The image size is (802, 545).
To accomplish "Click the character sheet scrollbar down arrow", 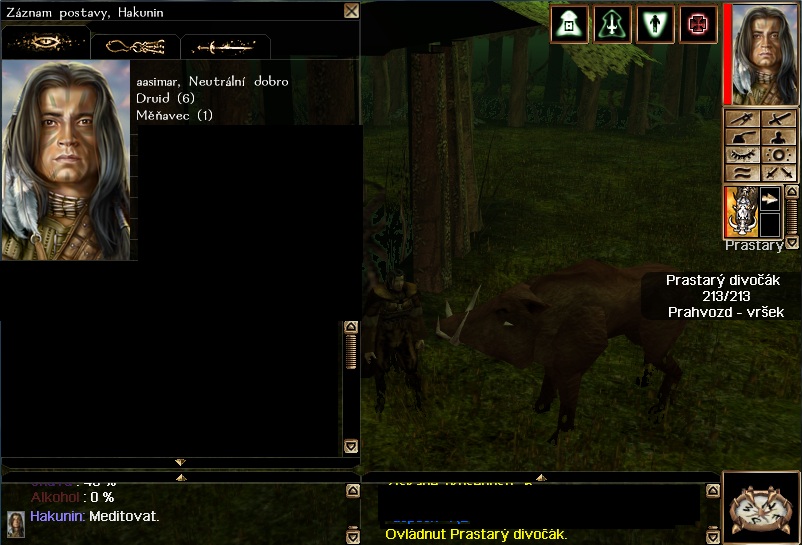I will point(351,446).
